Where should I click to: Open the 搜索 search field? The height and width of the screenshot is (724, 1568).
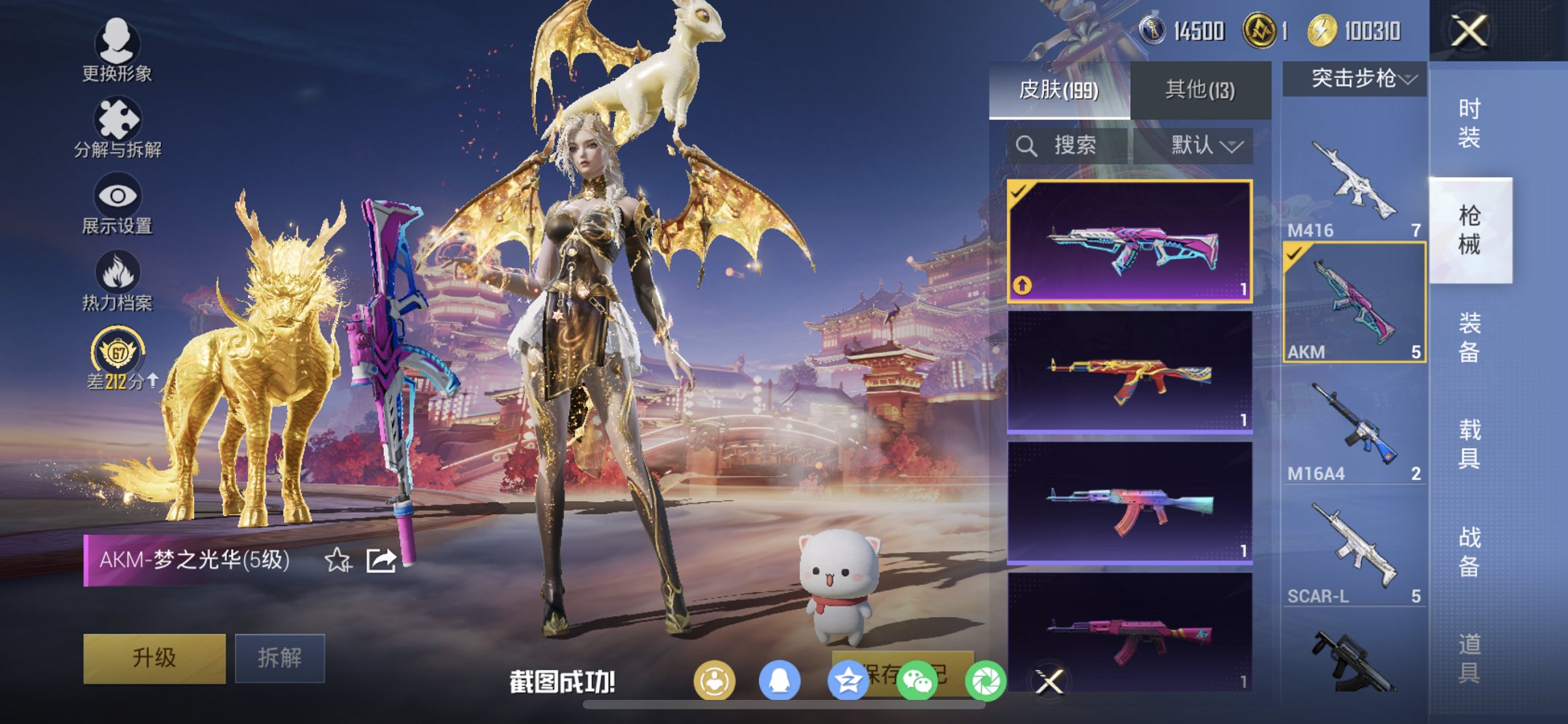pos(1058,145)
